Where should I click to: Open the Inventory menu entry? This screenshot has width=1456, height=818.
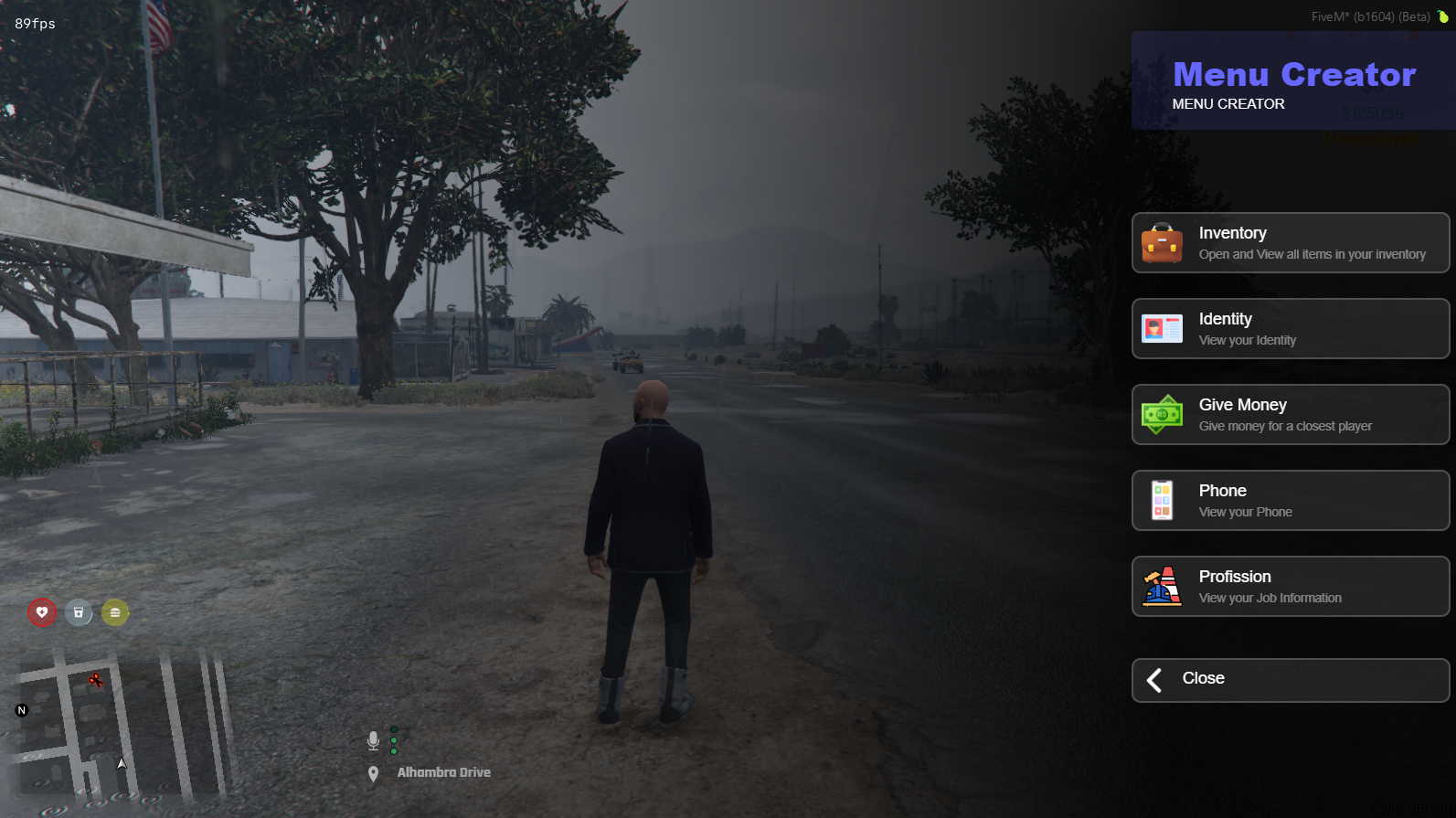click(1290, 243)
